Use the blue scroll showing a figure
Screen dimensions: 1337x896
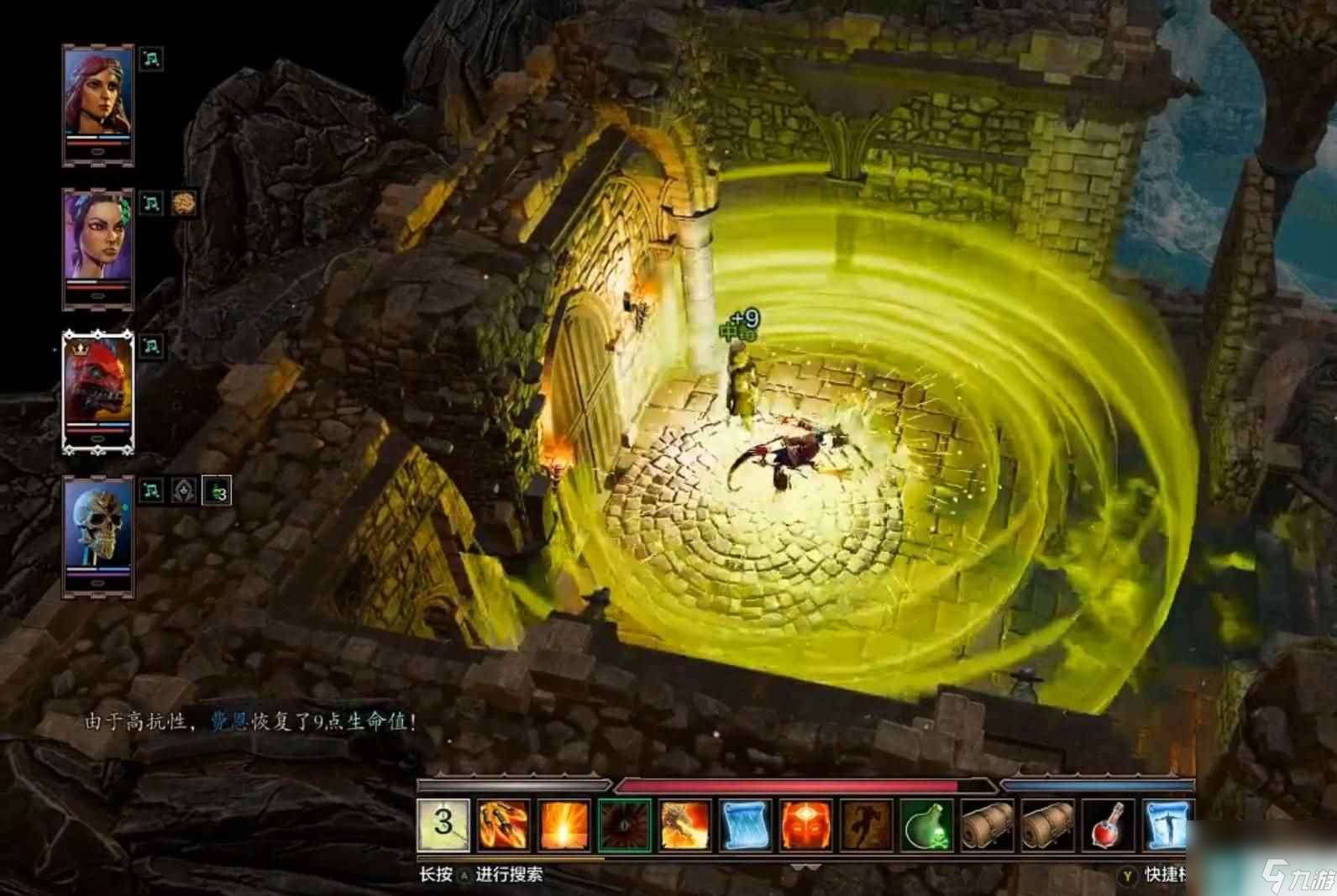click(x=1168, y=824)
